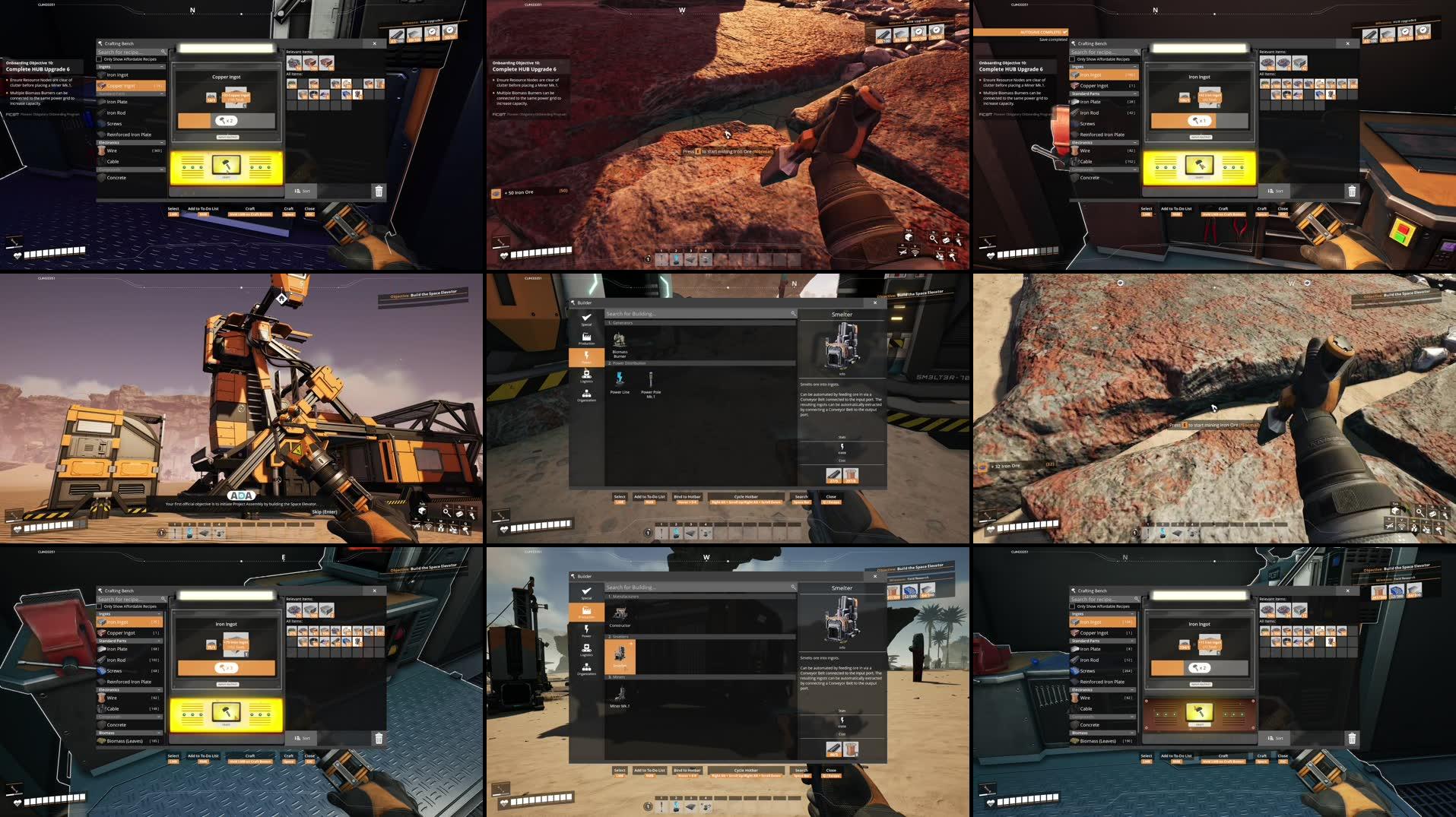Viewport: 1456px width, 817px height.
Task: Select the highlighted Copper Ingot recipe row
Action: point(131,86)
